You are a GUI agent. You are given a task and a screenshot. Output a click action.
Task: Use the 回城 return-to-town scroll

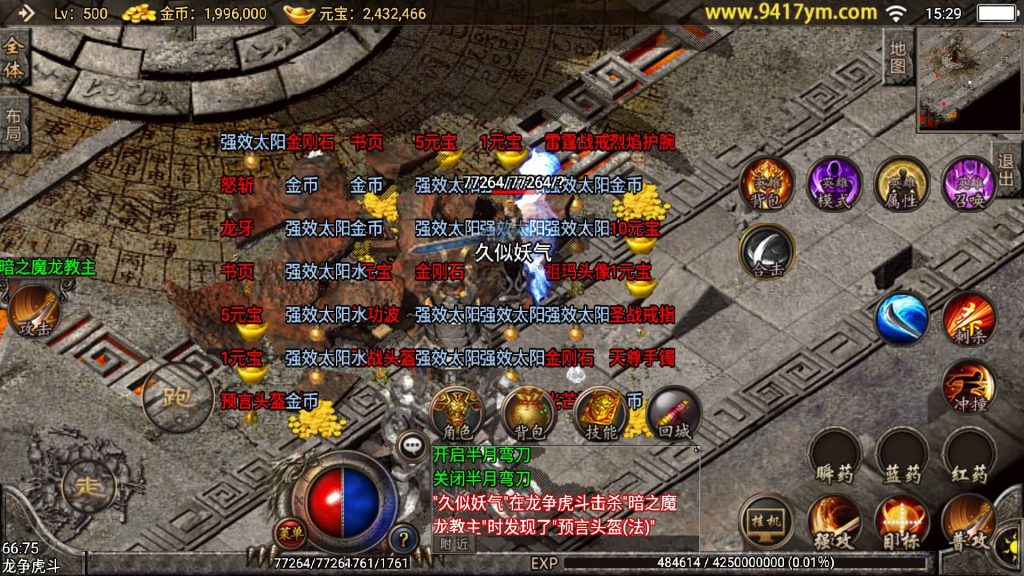(672, 412)
